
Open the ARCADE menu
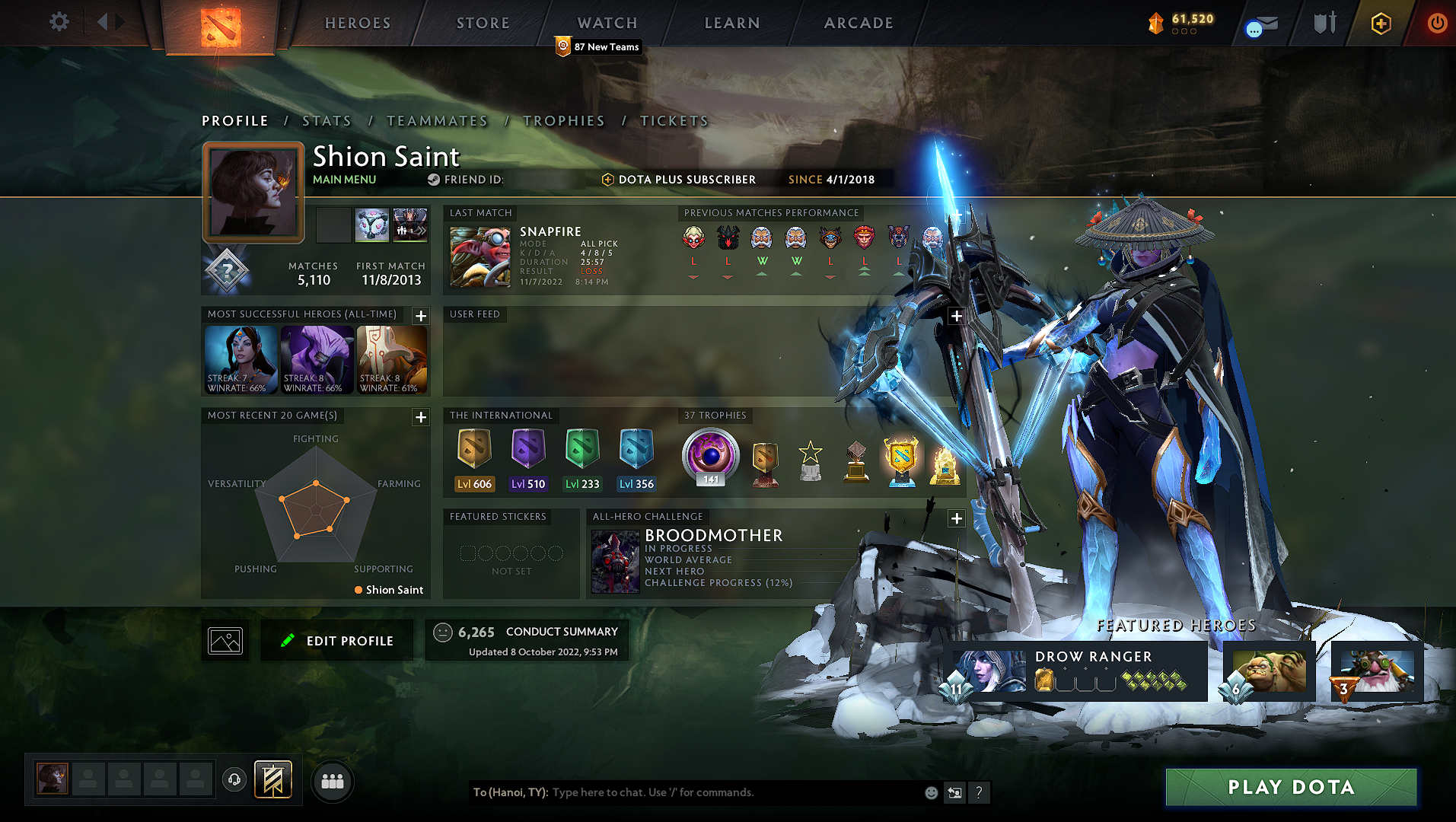858,23
